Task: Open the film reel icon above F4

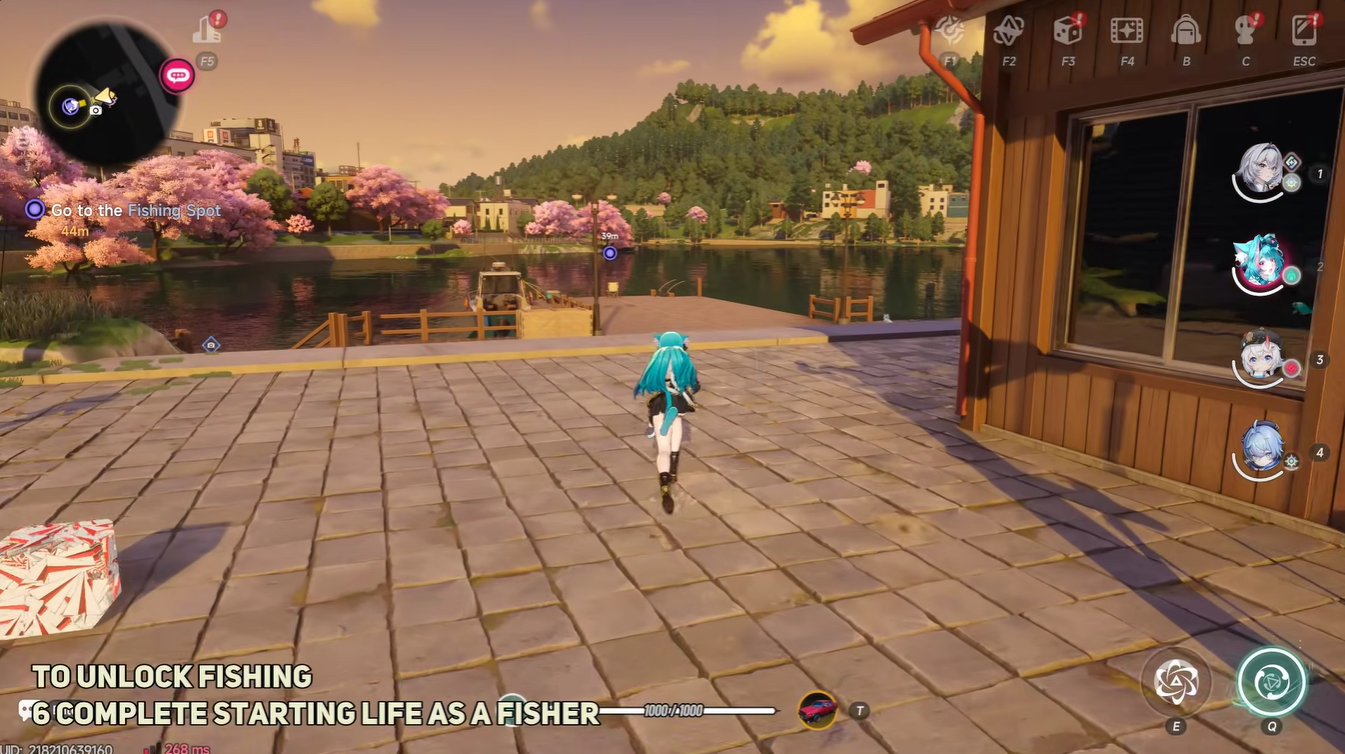Action: [1127, 30]
